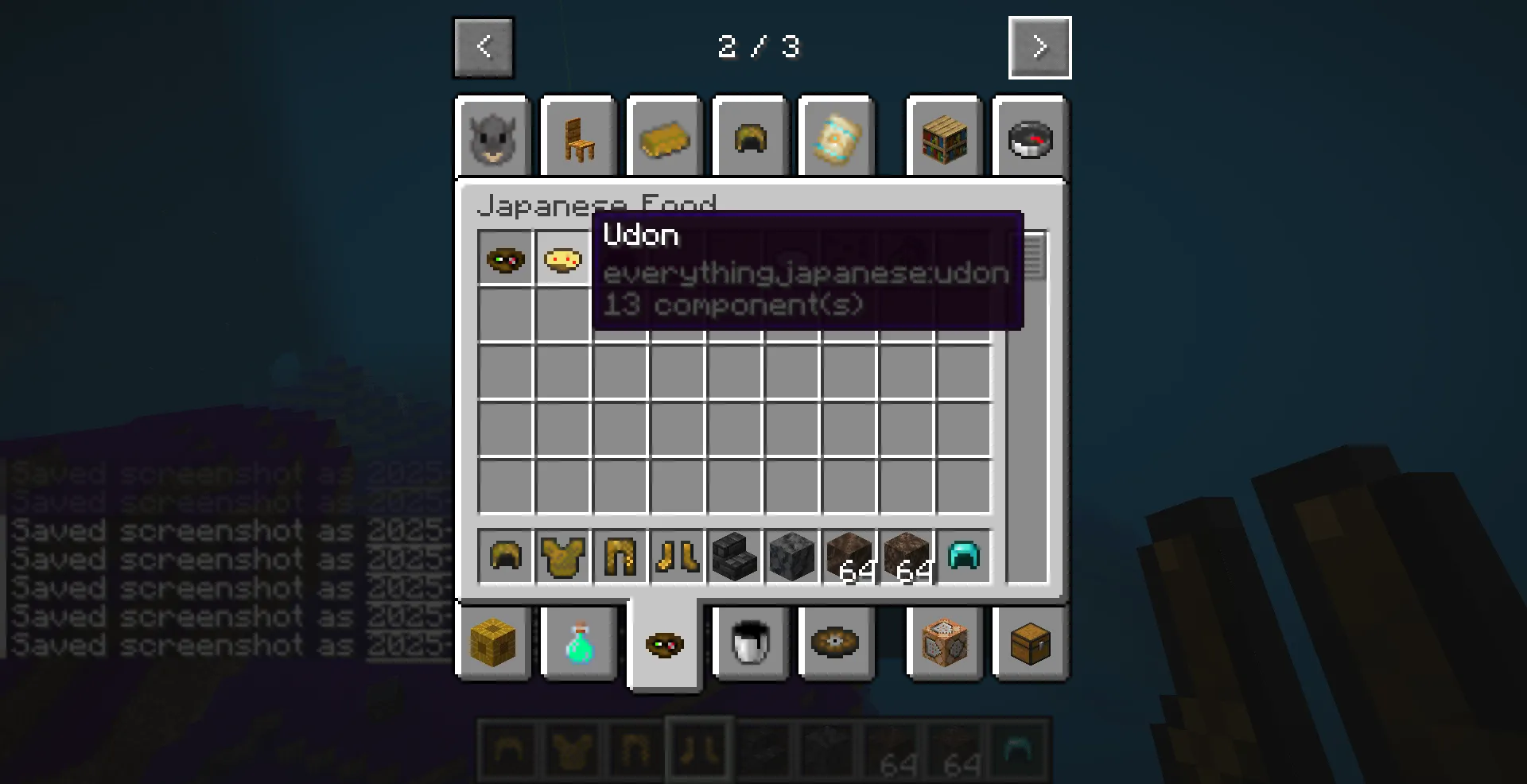Switch to the milk bucket tab
Viewport: 1527px width, 784px height.
pyautogui.click(x=748, y=644)
